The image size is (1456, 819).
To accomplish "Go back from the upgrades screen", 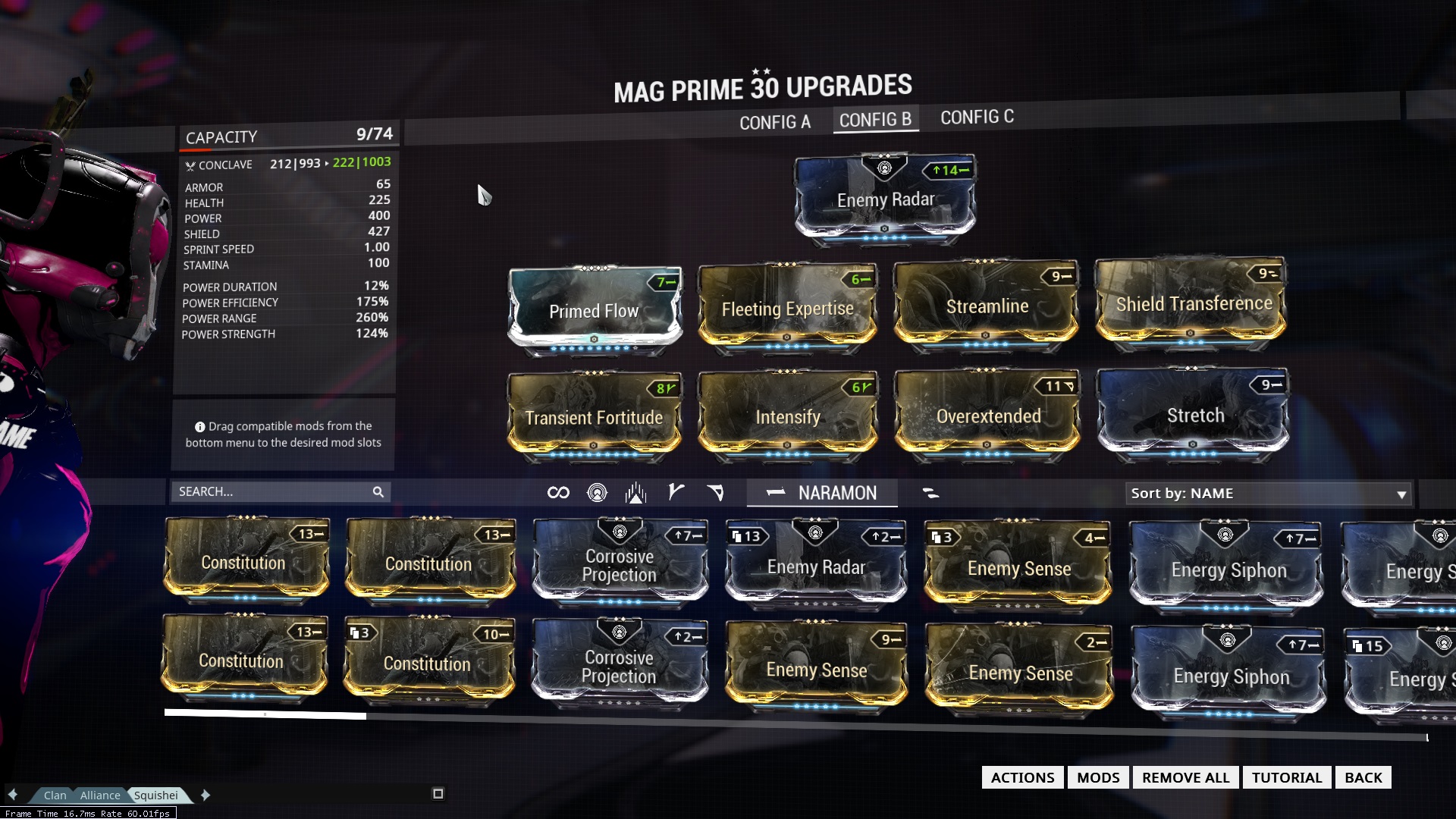I will (1363, 777).
